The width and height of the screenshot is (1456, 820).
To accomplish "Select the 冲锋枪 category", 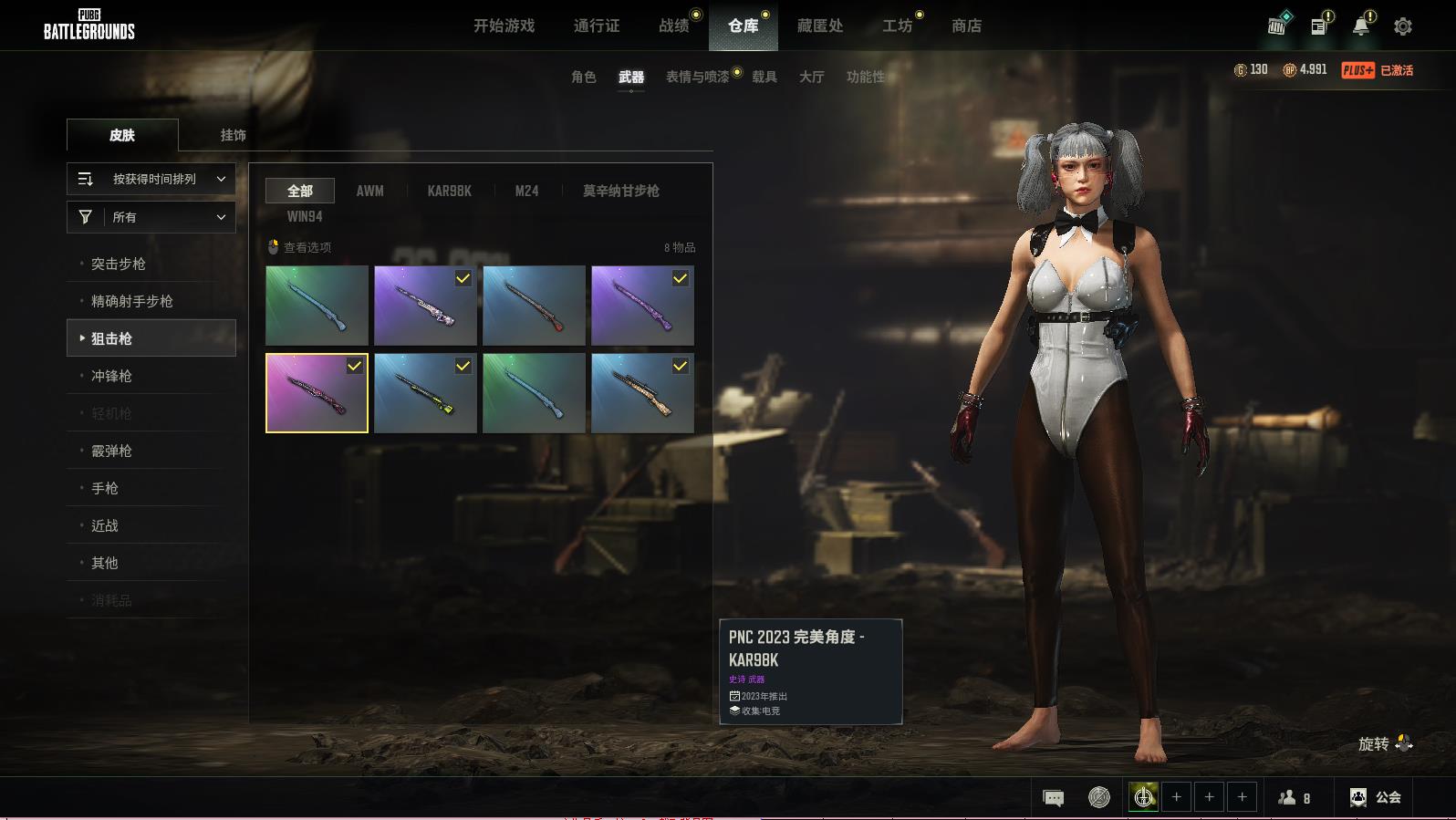I will (x=111, y=376).
